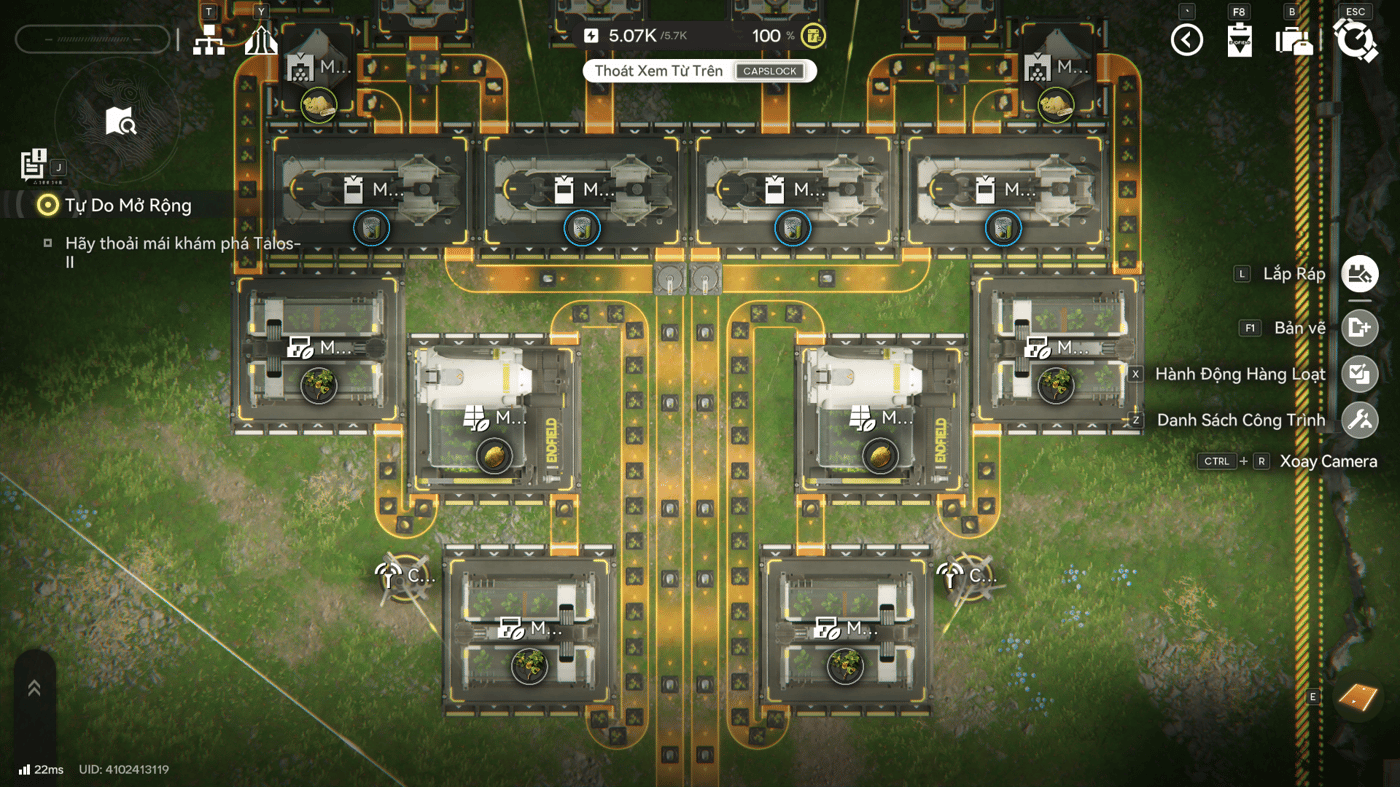Open Danh Sách Công Trình building list
Screen dimensions: 1400x787
pos(1359,420)
